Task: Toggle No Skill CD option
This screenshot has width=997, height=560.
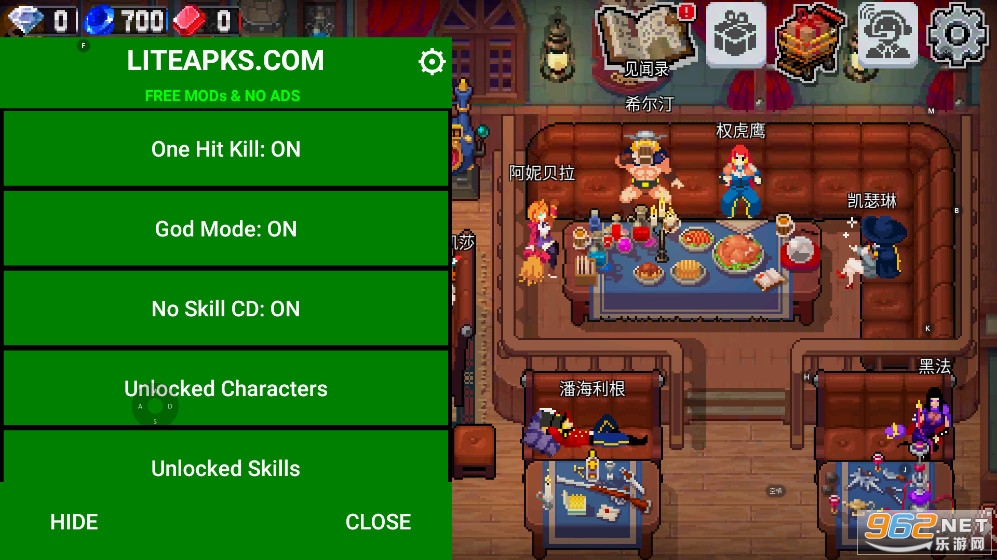Action: [x=226, y=309]
